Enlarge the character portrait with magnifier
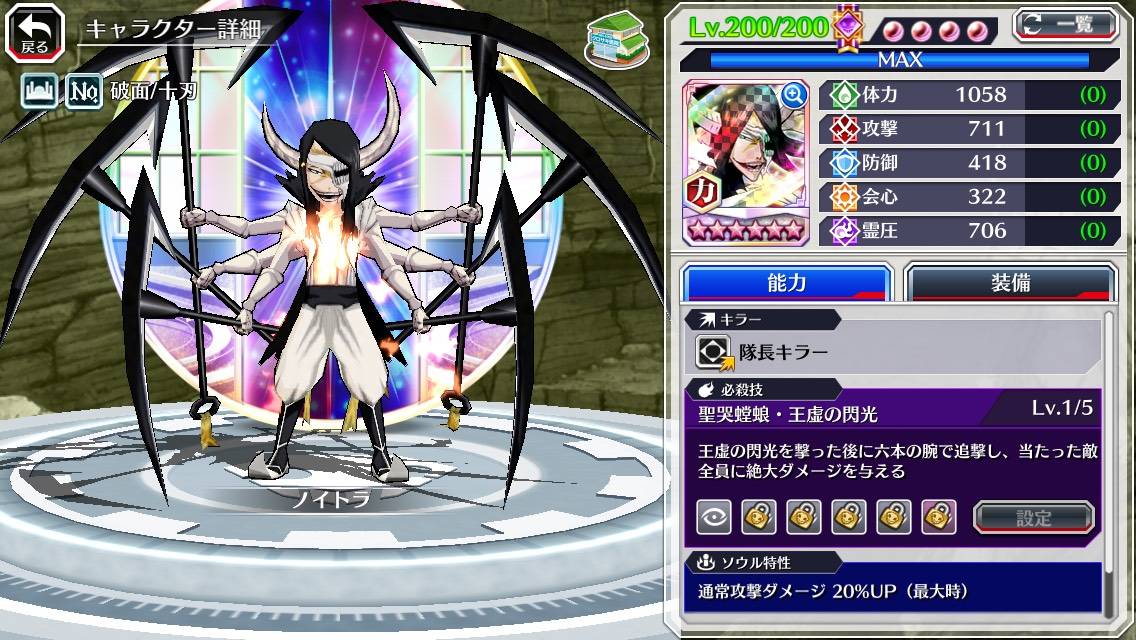 coord(795,95)
